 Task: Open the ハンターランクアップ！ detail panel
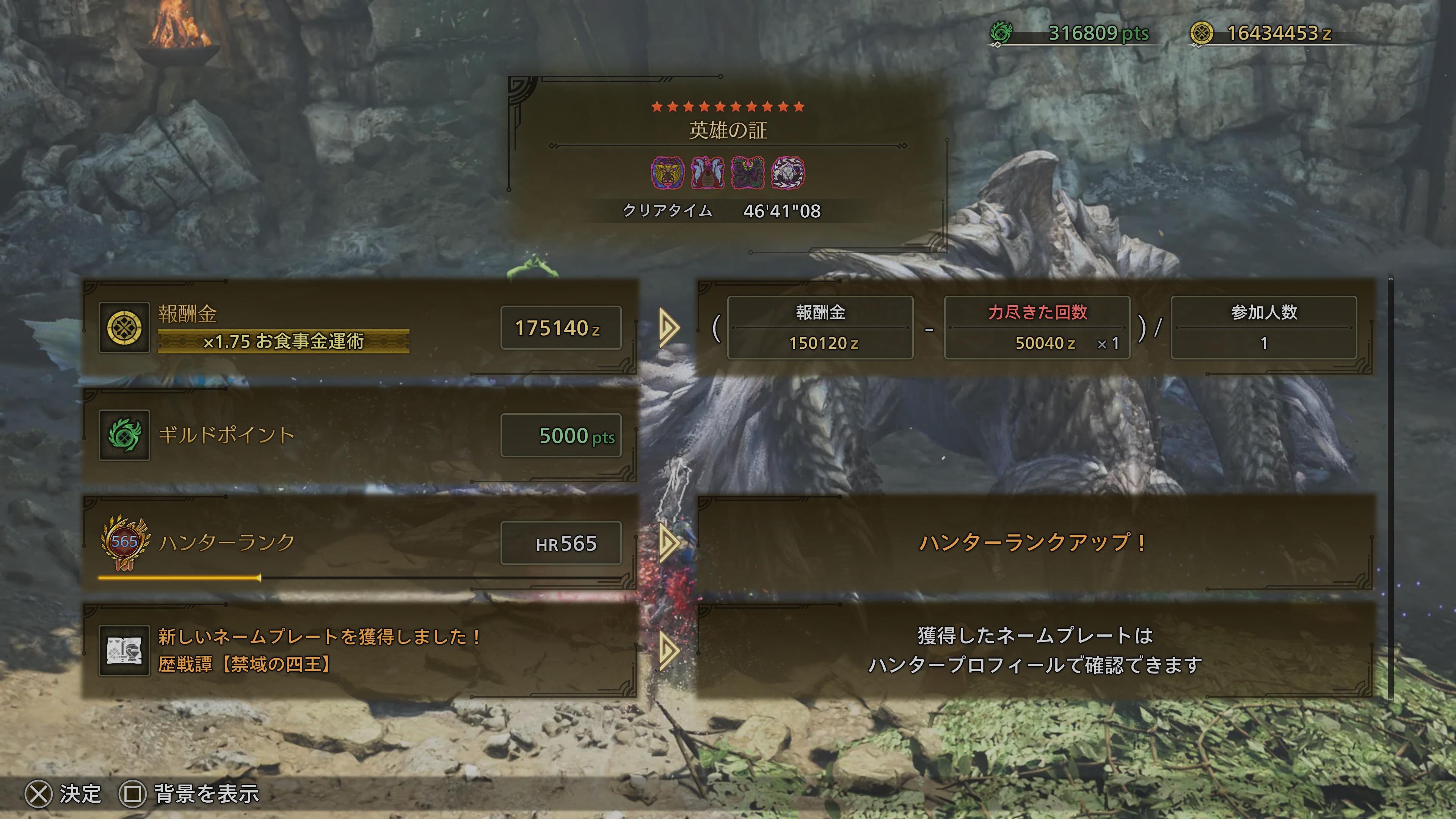pyautogui.click(x=1034, y=543)
